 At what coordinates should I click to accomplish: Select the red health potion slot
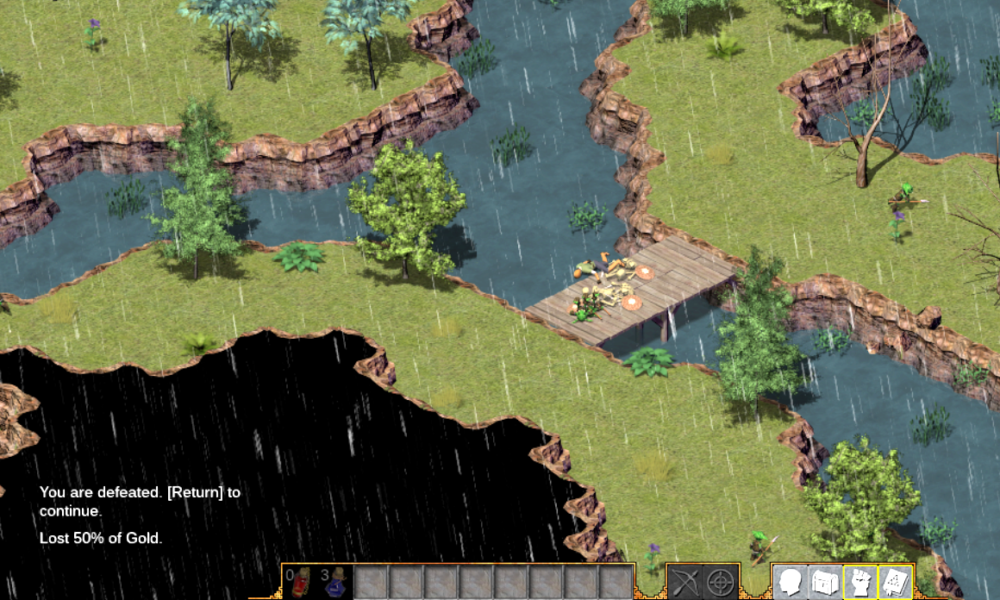301,582
